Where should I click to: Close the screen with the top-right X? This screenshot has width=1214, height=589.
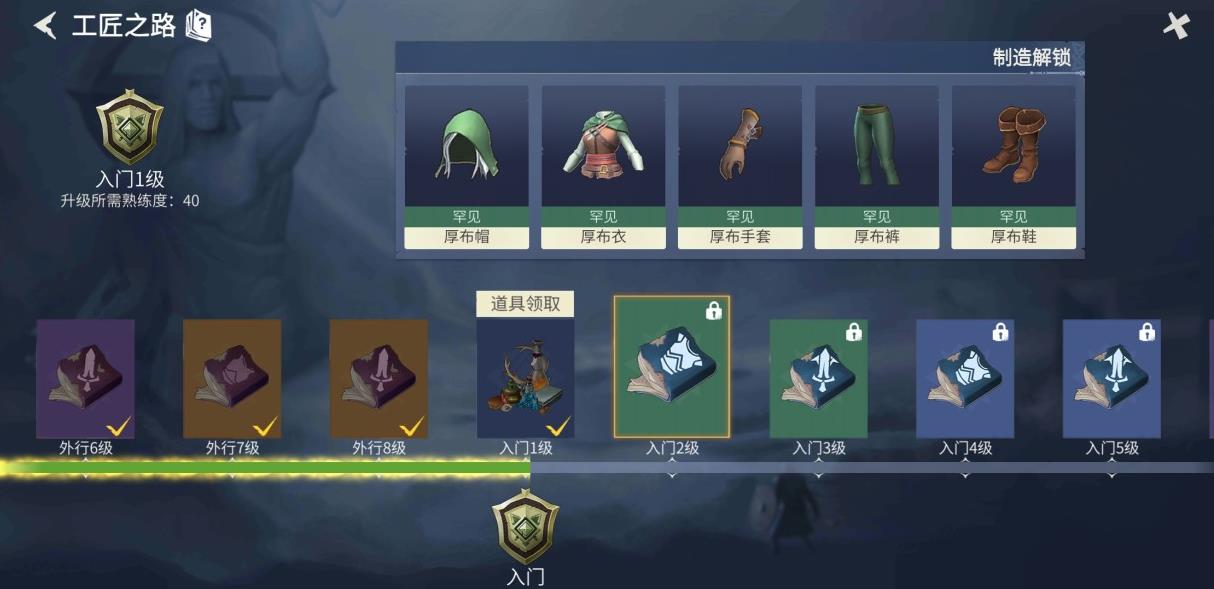click(x=1176, y=26)
